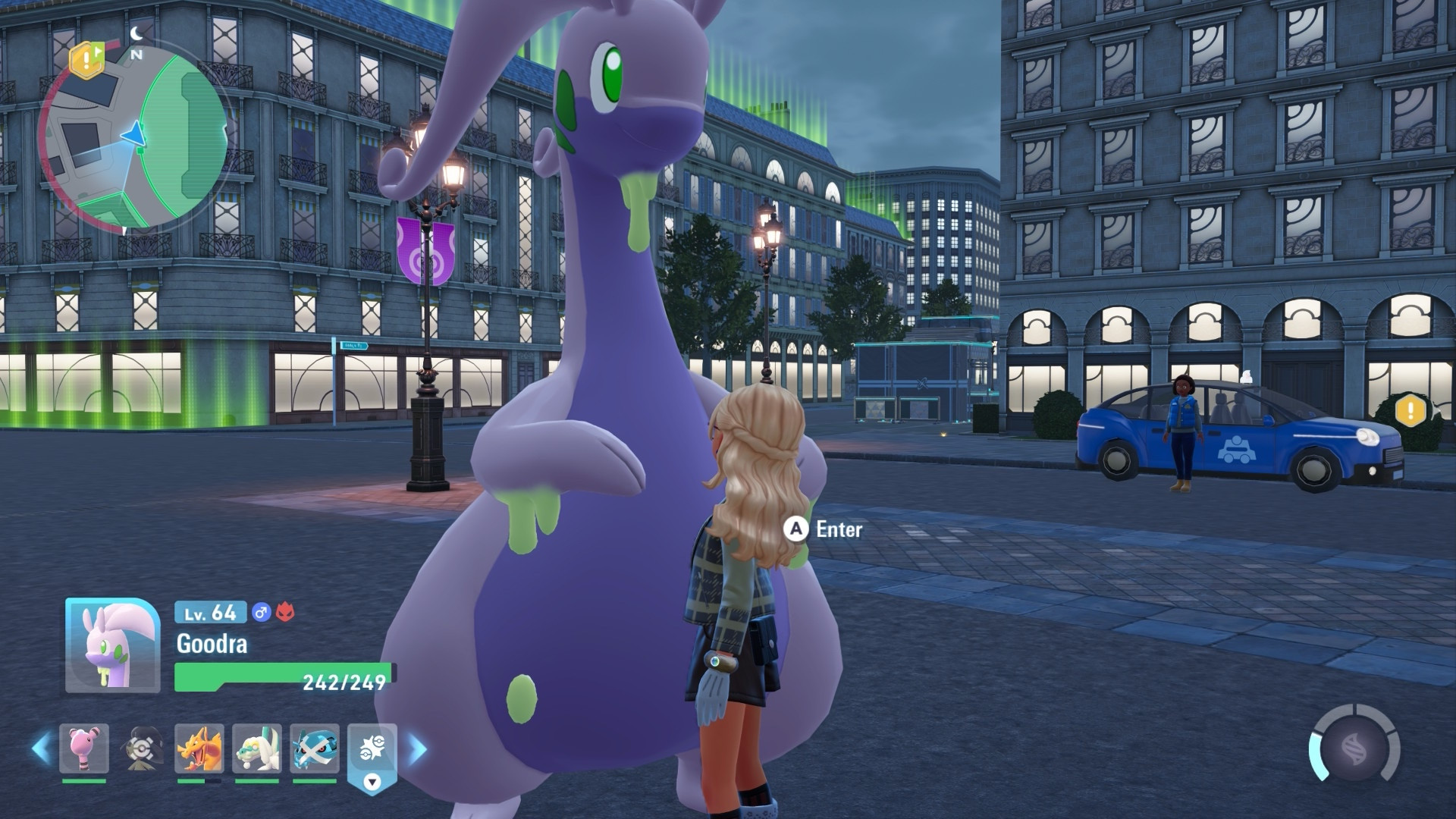Viewport: 1456px width, 819px height.
Task: Choose the dark-haired Pokémon party slot
Action: click(x=142, y=748)
